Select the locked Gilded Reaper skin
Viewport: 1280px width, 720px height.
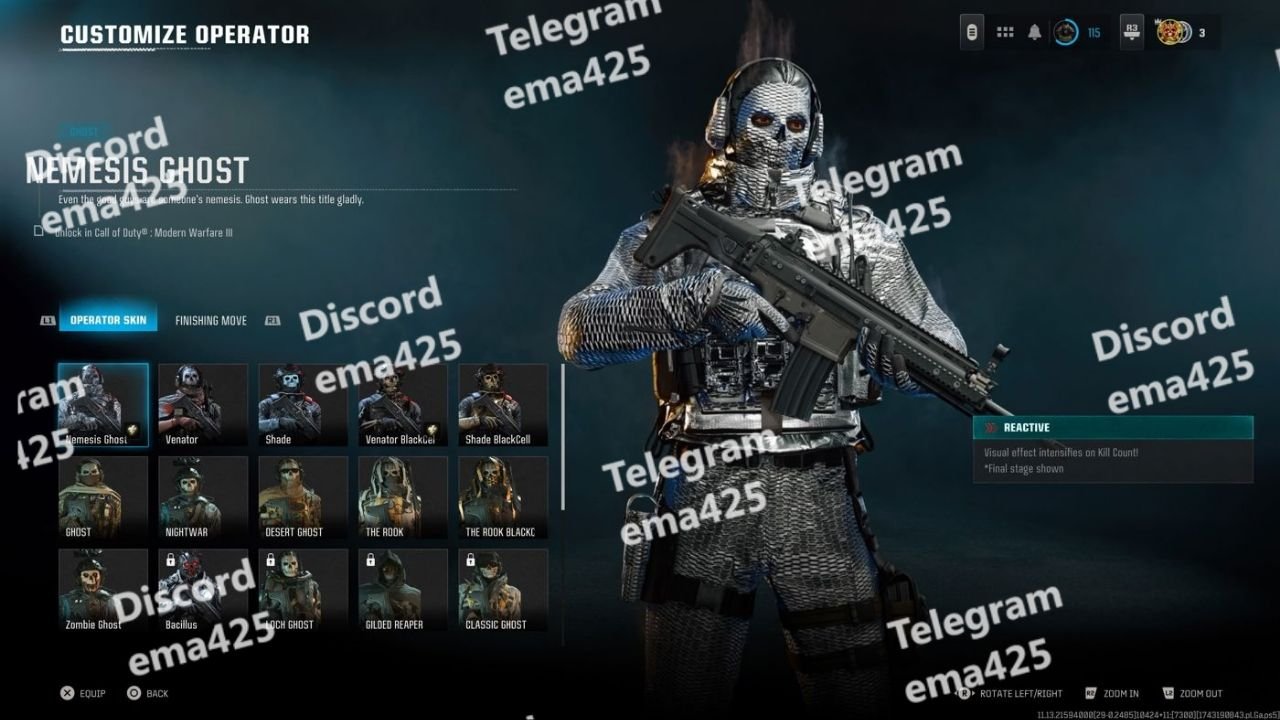pyautogui.click(x=403, y=590)
